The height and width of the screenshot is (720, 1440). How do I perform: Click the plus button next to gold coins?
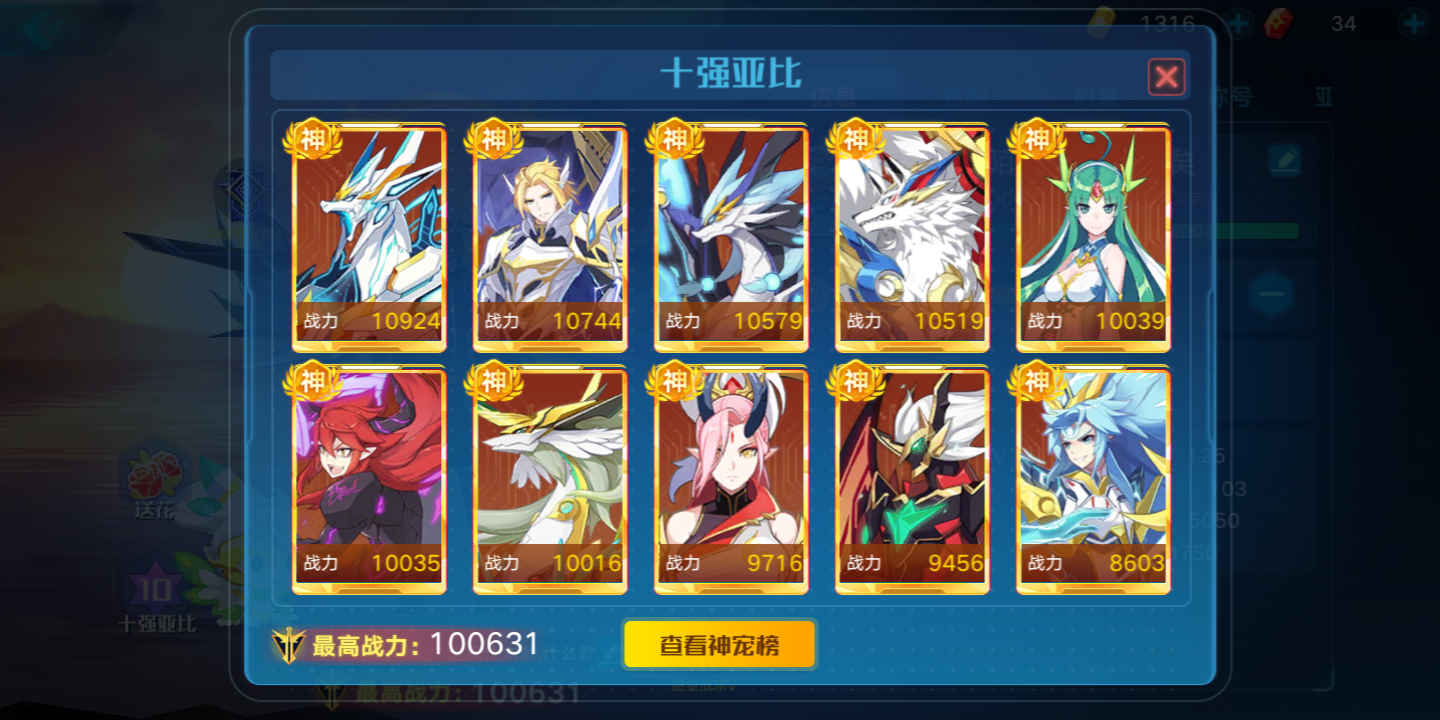(1240, 22)
